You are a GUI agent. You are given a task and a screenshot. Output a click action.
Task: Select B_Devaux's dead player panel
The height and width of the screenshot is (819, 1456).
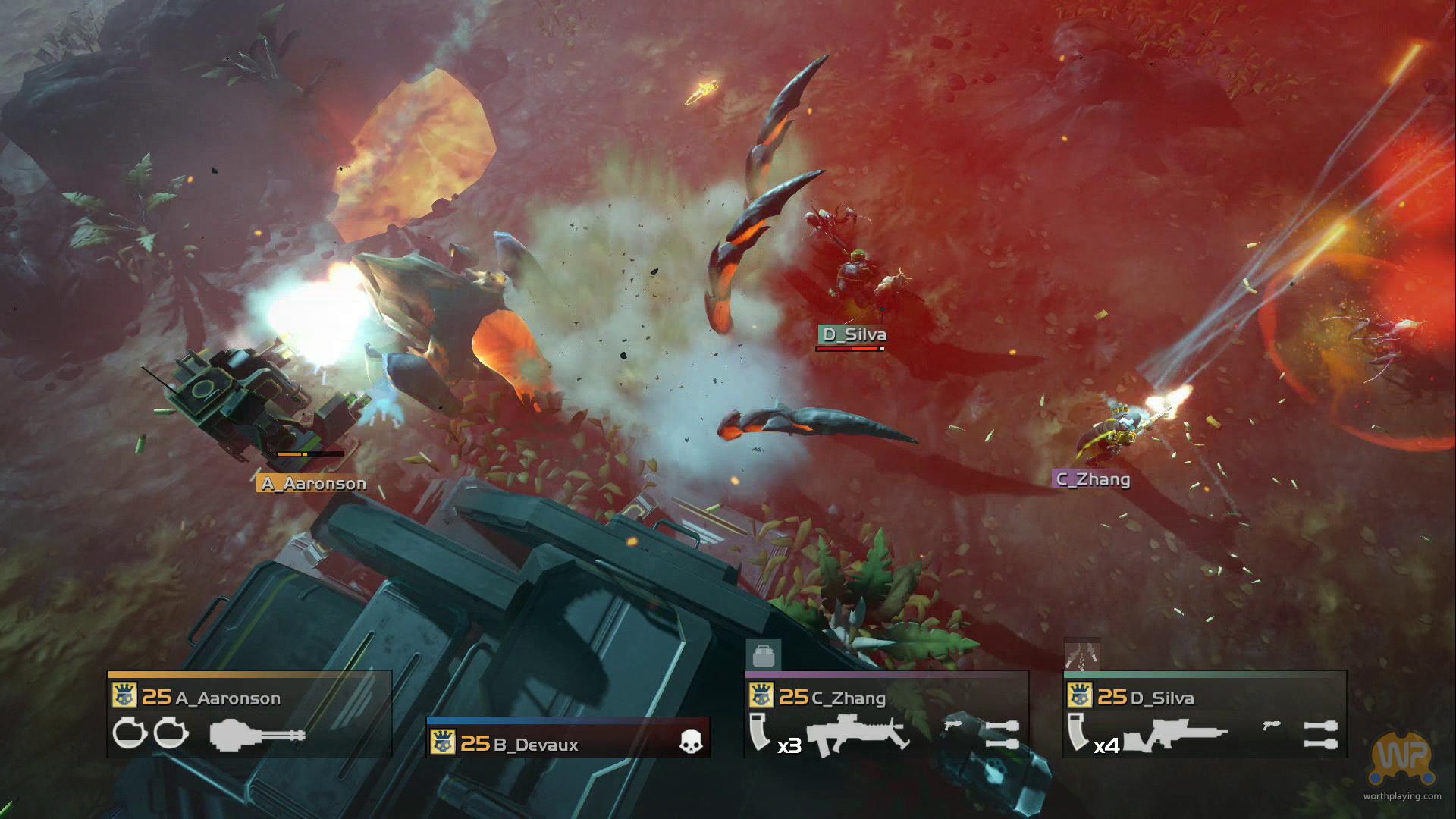(x=568, y=738)
